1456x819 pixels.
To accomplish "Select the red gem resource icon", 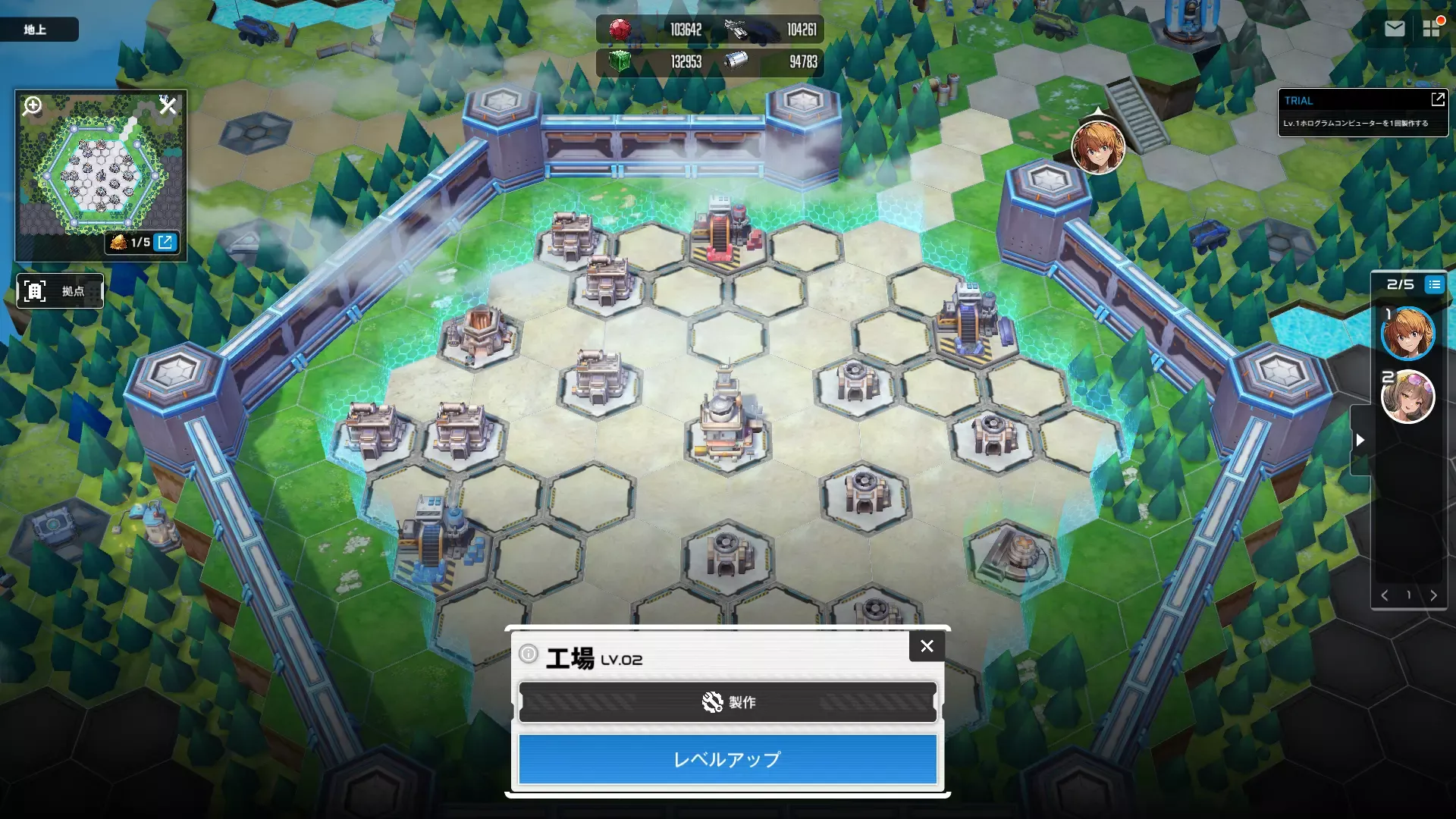I will (622, 29).
